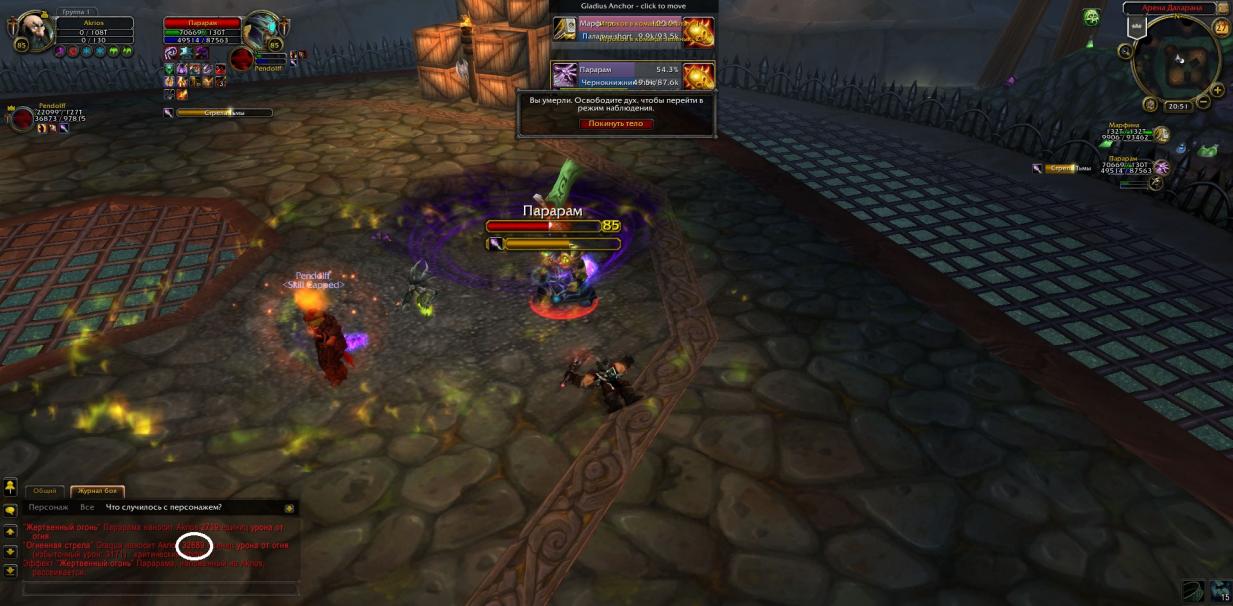The height and width of the screenshot is (606, 1233).
Task: Click the Gladius Anchor bar
Action: [x=632, y=6]
